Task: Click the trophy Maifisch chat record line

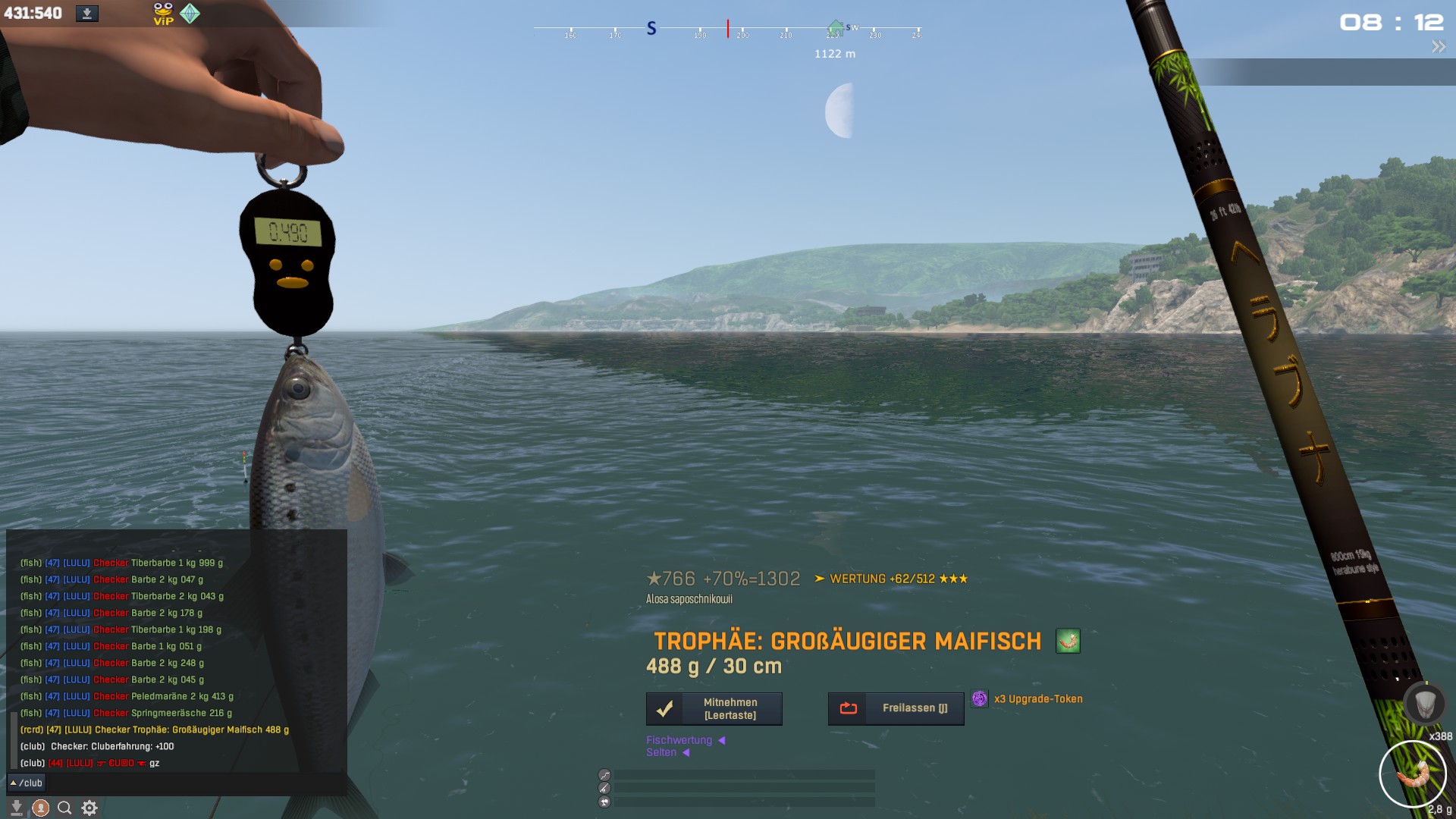Action: 155,730
